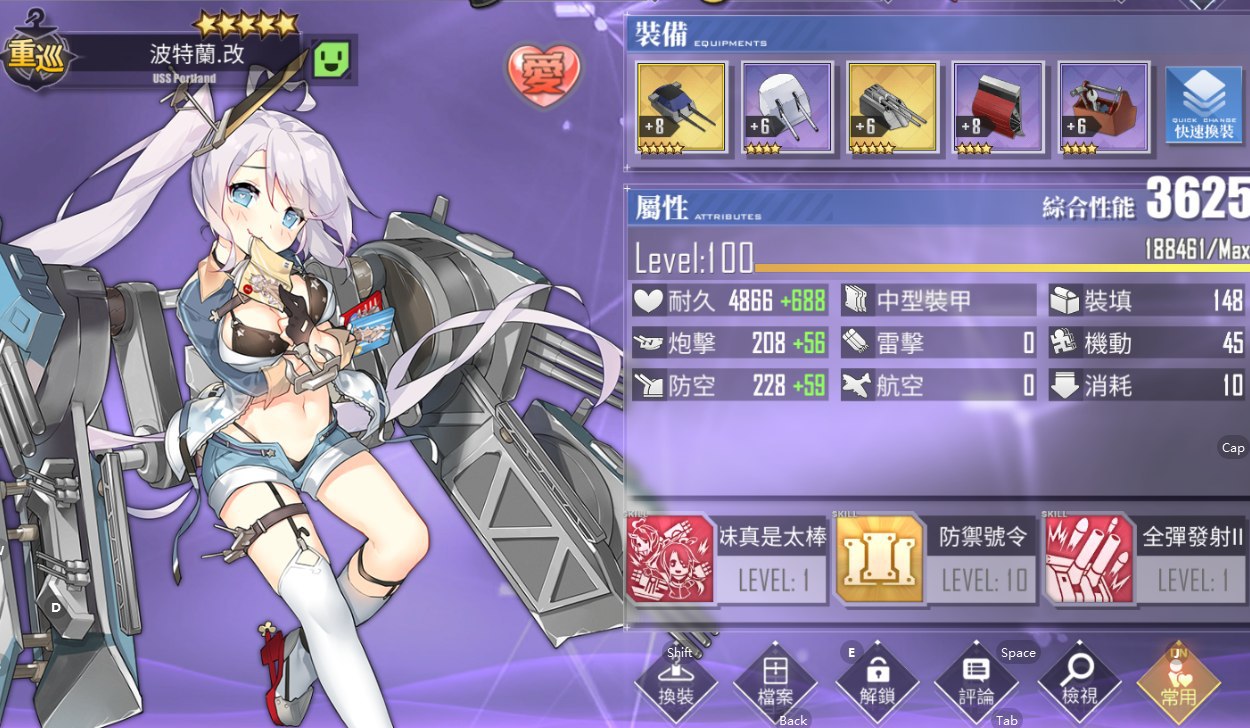Screen dimensions: 1250x728
Task: Select the first gun equipment slot (+8)
Action: [682, 108]
